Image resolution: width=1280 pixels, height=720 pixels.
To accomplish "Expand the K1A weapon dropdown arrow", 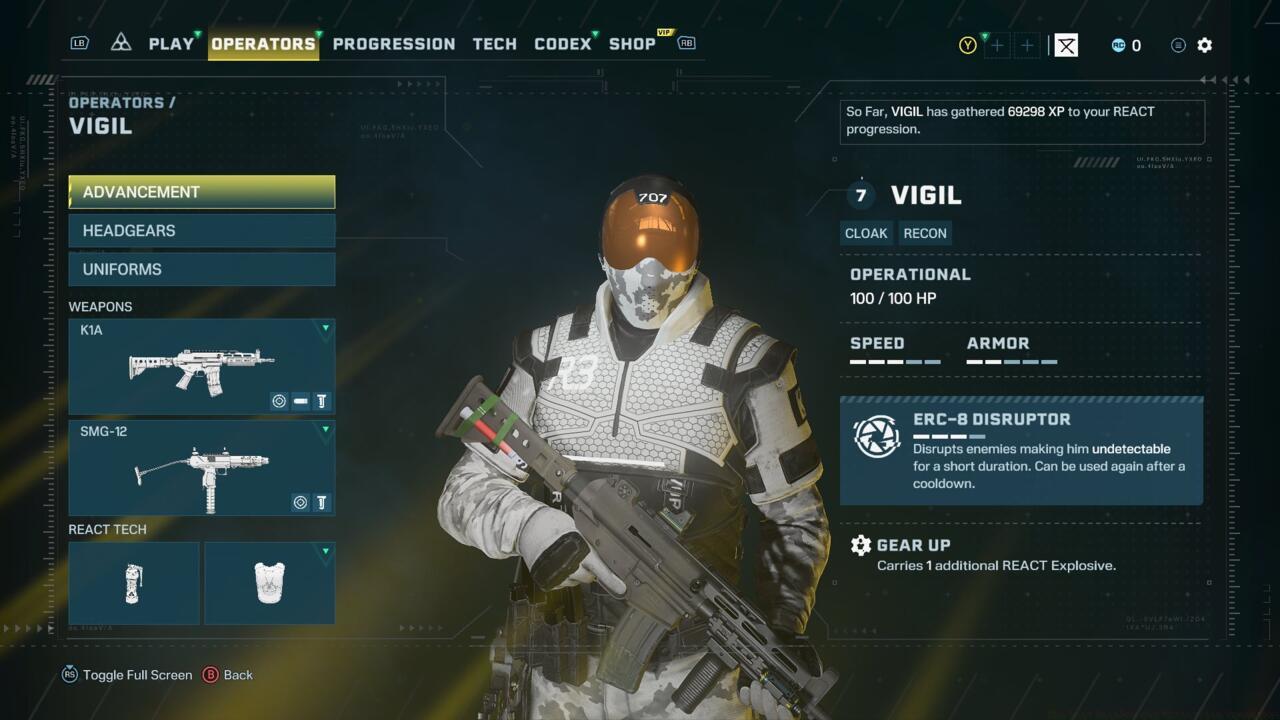I will pyautogui.click(x=326, y=325).
